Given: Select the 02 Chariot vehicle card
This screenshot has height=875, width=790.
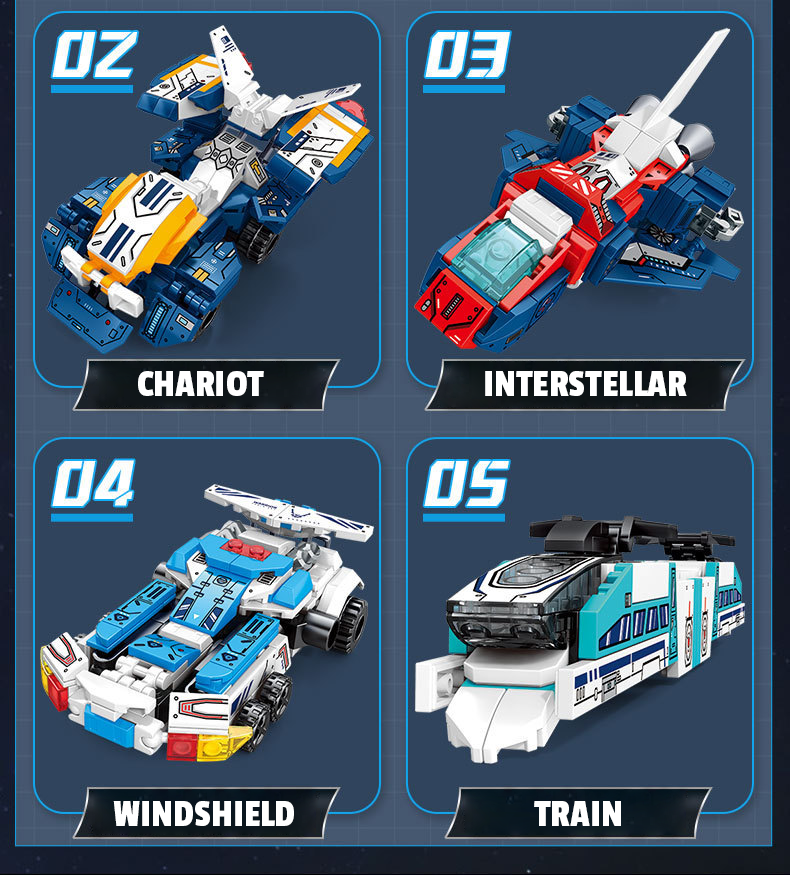Looking at the screenshot, I should point(207,200).
